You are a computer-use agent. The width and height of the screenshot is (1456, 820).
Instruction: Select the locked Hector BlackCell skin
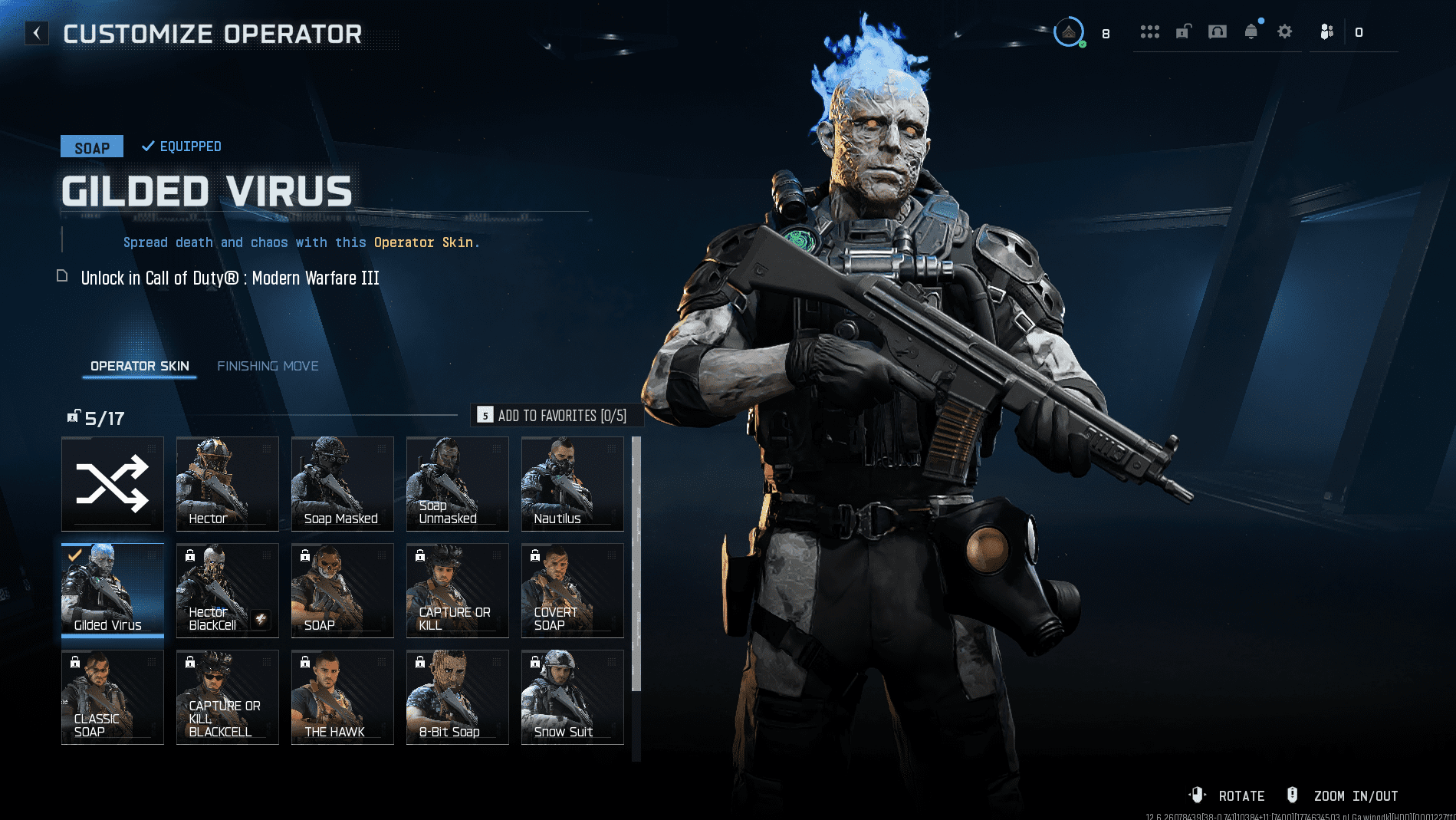tap(228, 591)
